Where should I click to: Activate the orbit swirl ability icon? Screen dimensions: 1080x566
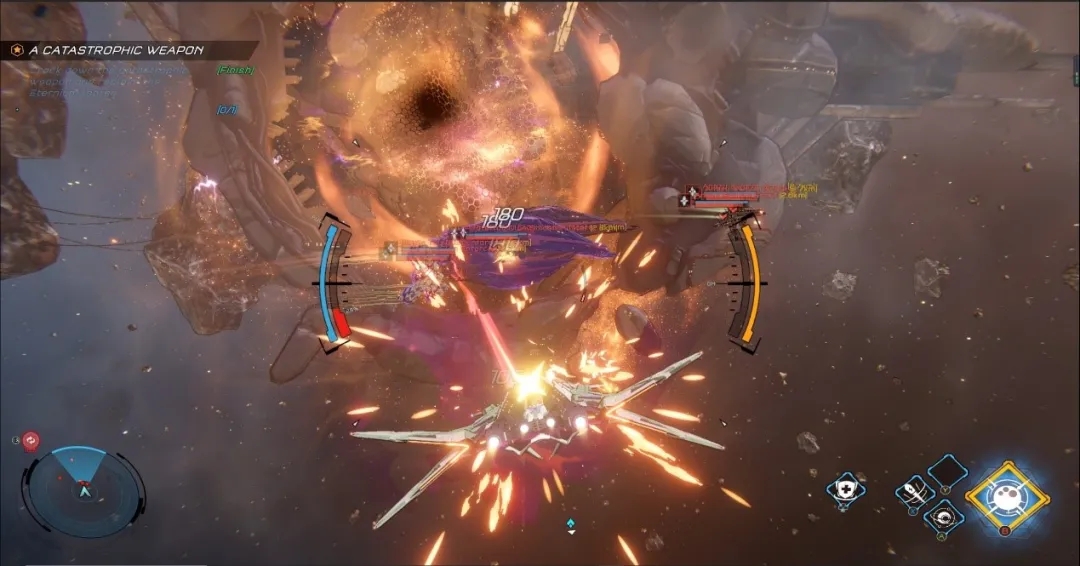coord(942,517)
